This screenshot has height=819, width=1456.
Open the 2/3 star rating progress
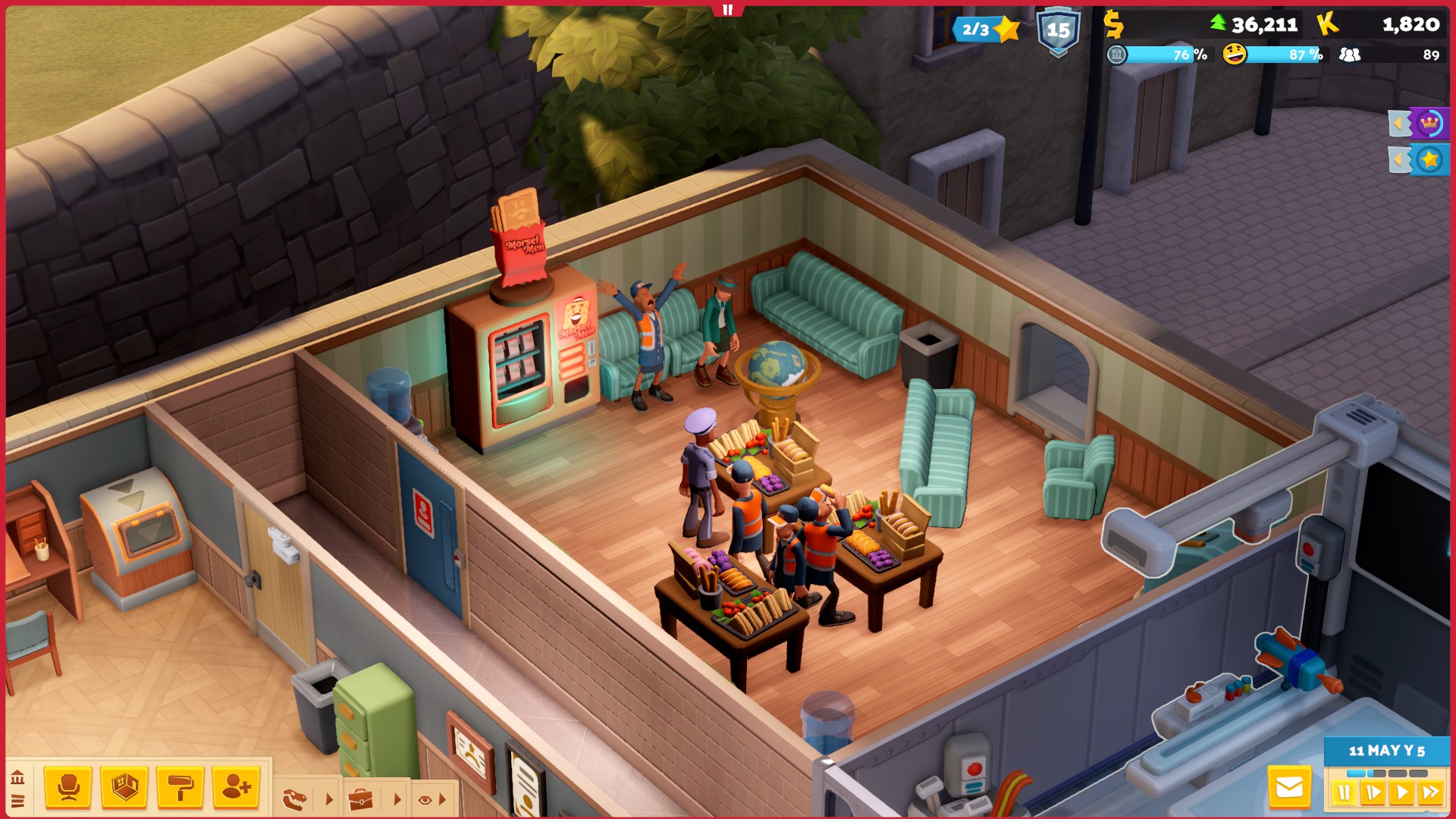(x=986, y=30)
